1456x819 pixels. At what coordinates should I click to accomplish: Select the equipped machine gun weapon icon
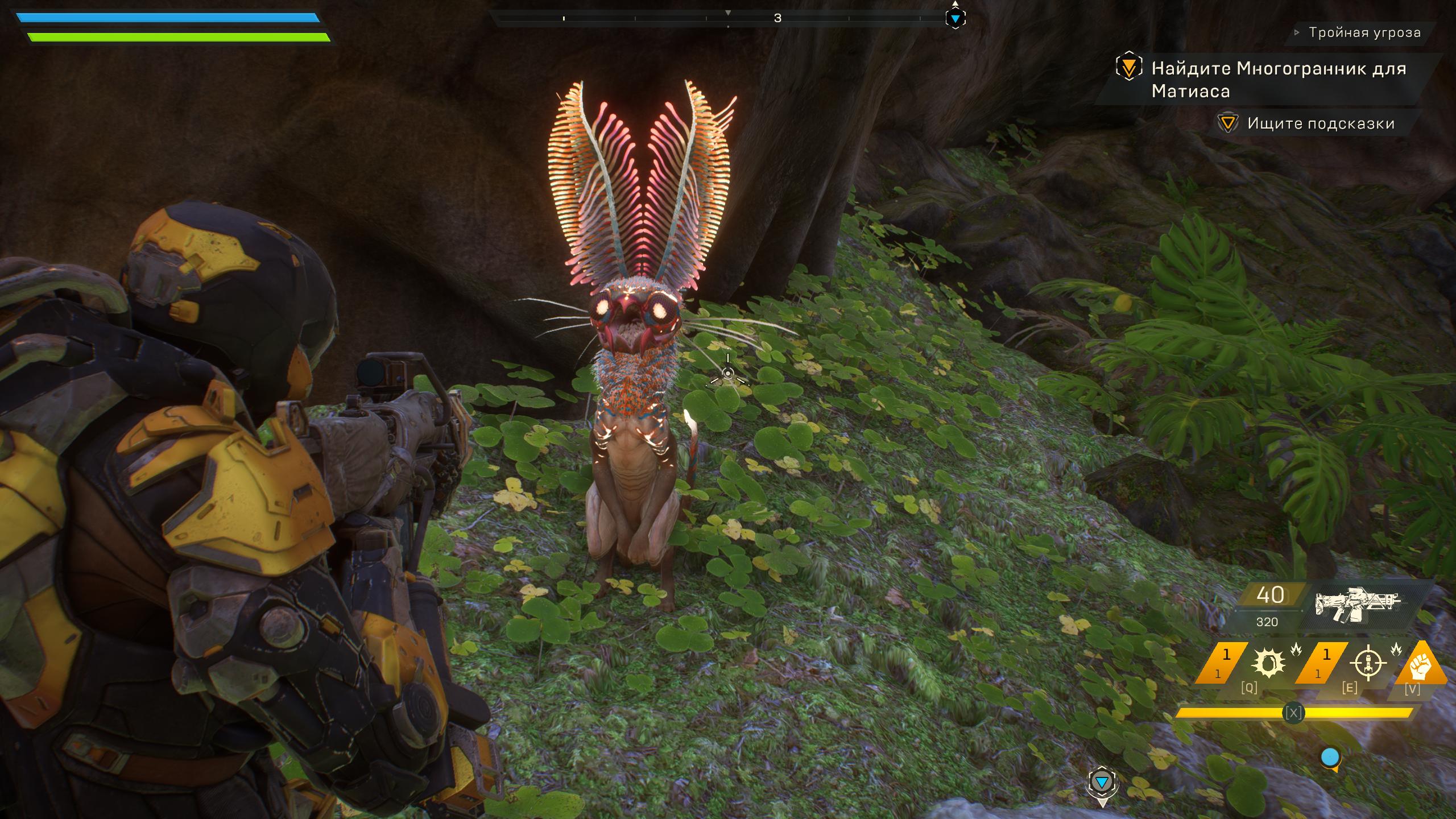click(x=1357, y=605)
